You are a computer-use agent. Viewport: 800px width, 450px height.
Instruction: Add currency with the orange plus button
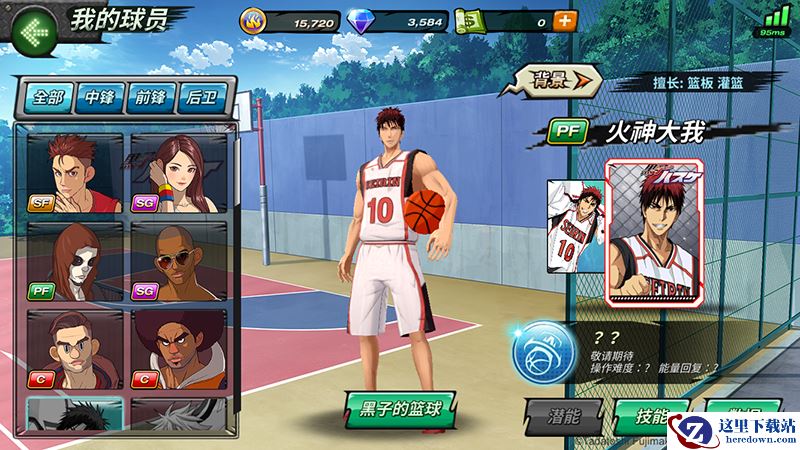(565, 20)
